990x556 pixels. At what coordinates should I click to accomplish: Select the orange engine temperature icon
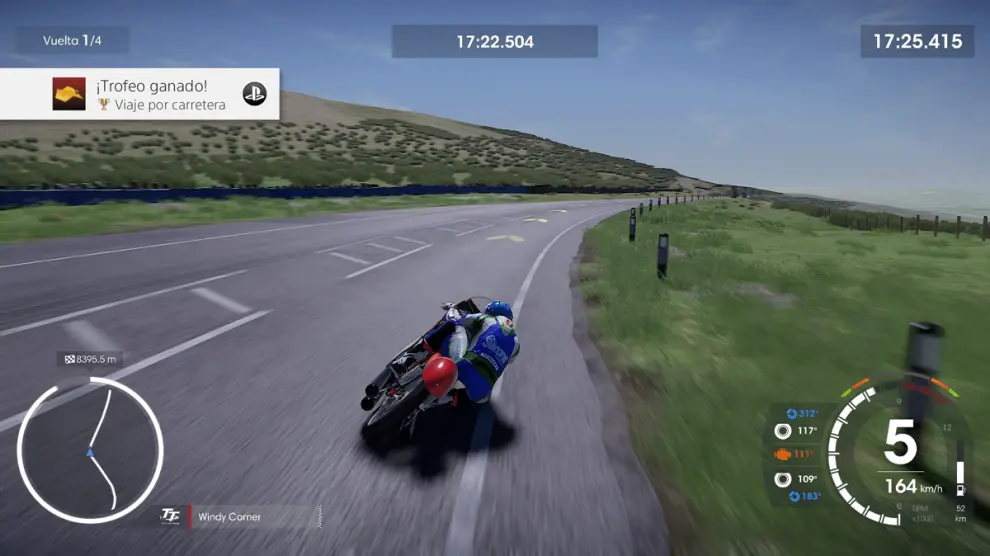tap(782, 454)
